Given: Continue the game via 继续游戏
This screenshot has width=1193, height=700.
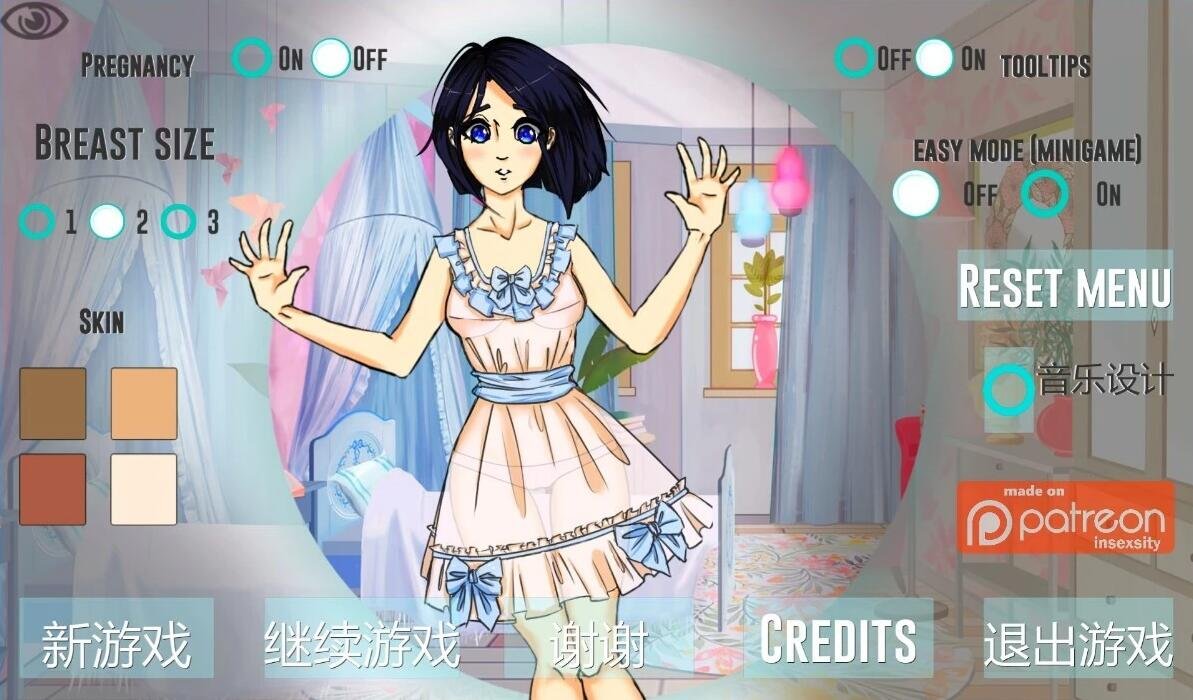Looking at the screenshot, I should click(362, 643).
